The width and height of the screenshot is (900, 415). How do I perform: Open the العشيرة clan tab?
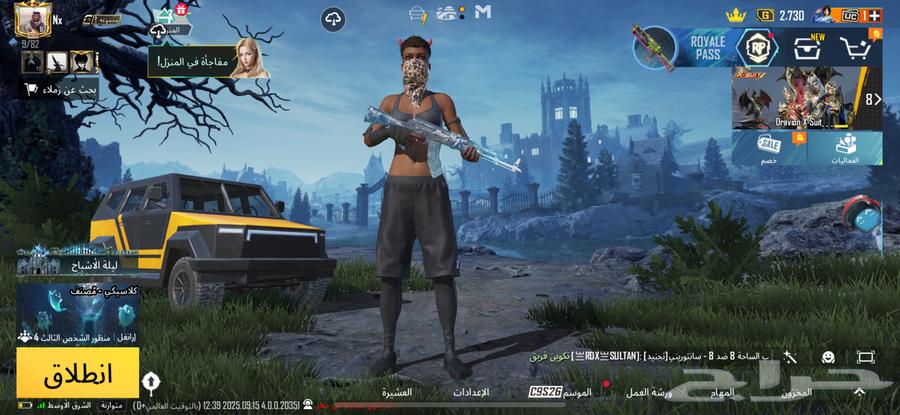coord(396,392)
